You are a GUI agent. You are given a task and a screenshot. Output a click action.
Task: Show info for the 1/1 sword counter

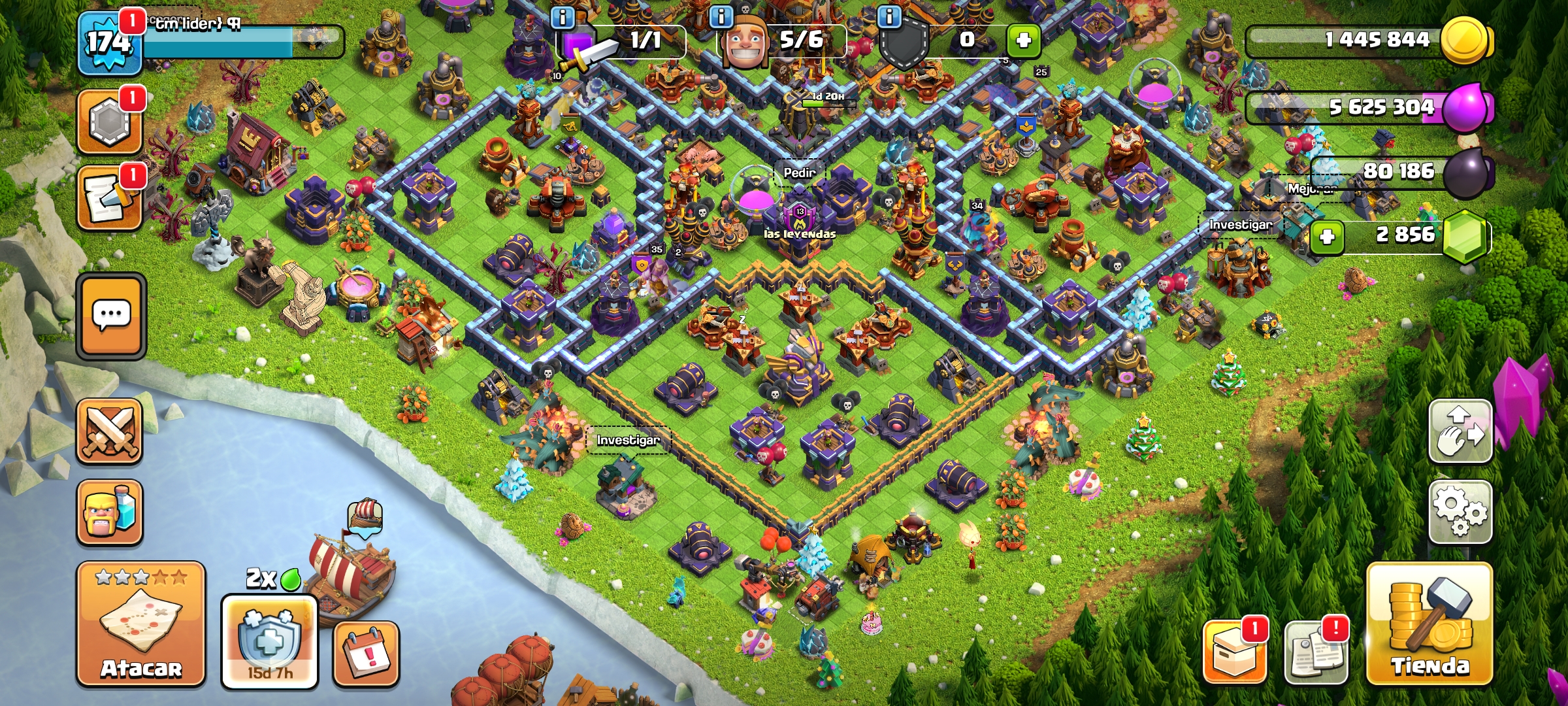[563, 17]
